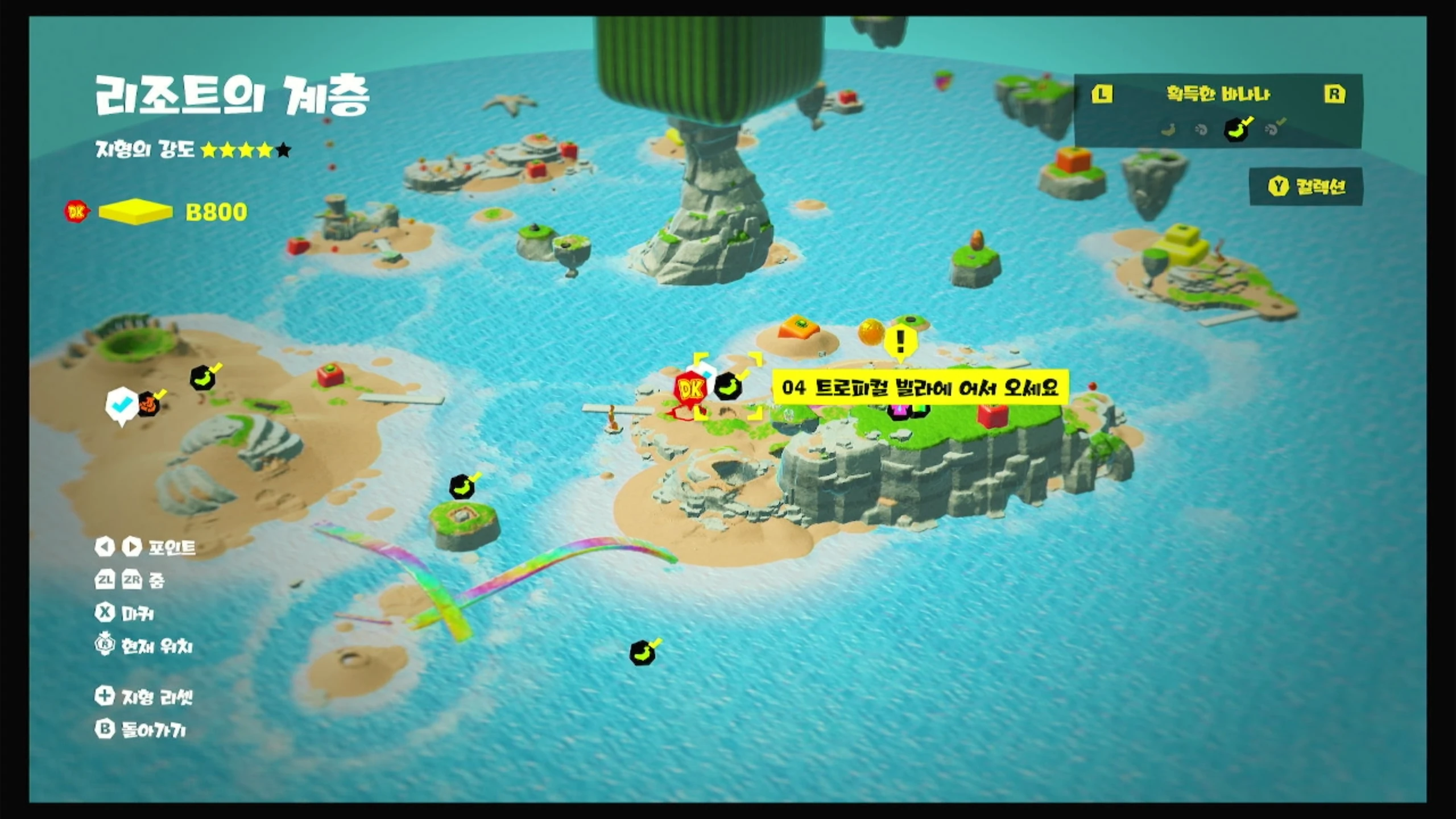Select the banana marker in open water
1456x819 pixels.
[643, 653]
